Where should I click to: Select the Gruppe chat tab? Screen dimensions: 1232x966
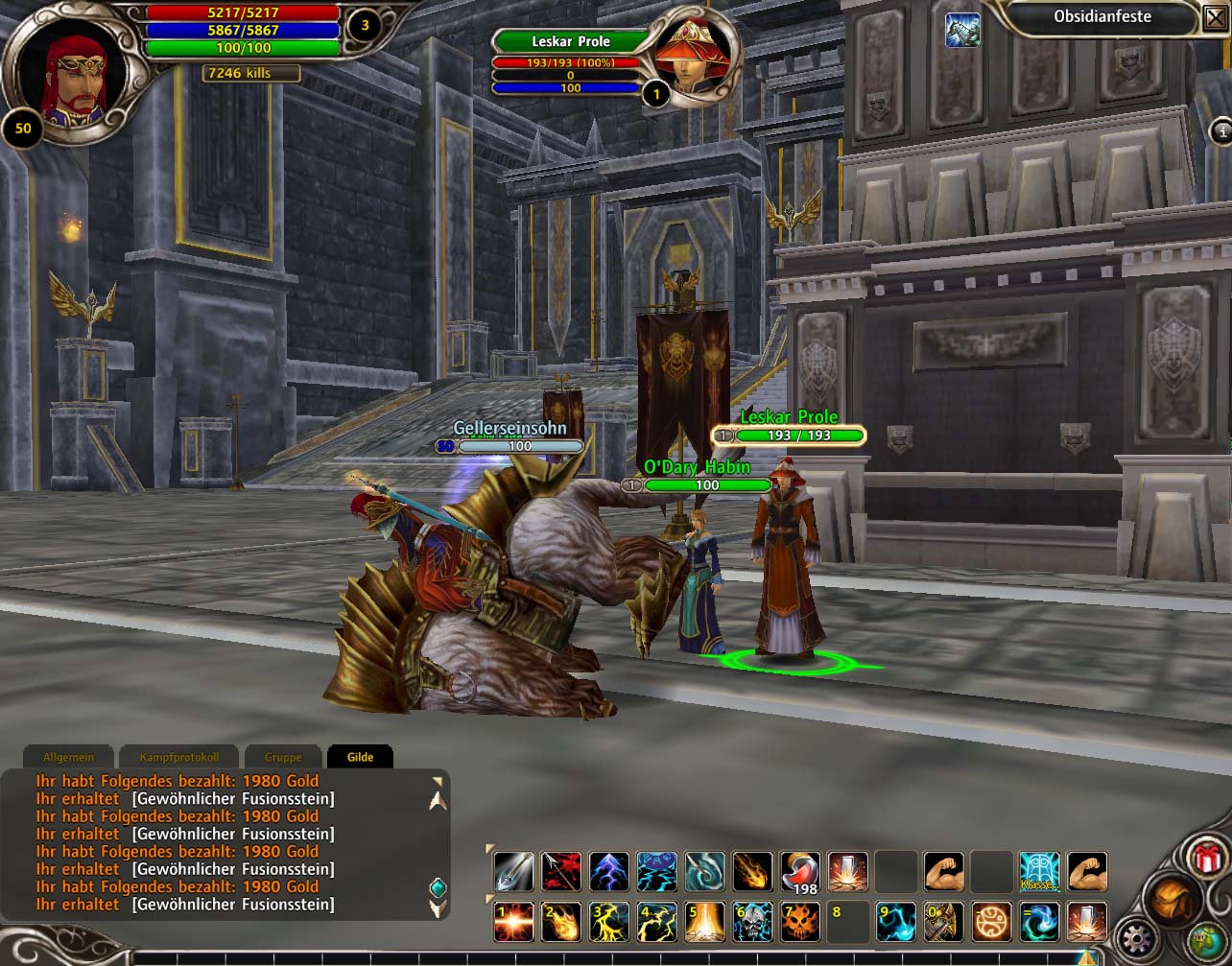283,757
